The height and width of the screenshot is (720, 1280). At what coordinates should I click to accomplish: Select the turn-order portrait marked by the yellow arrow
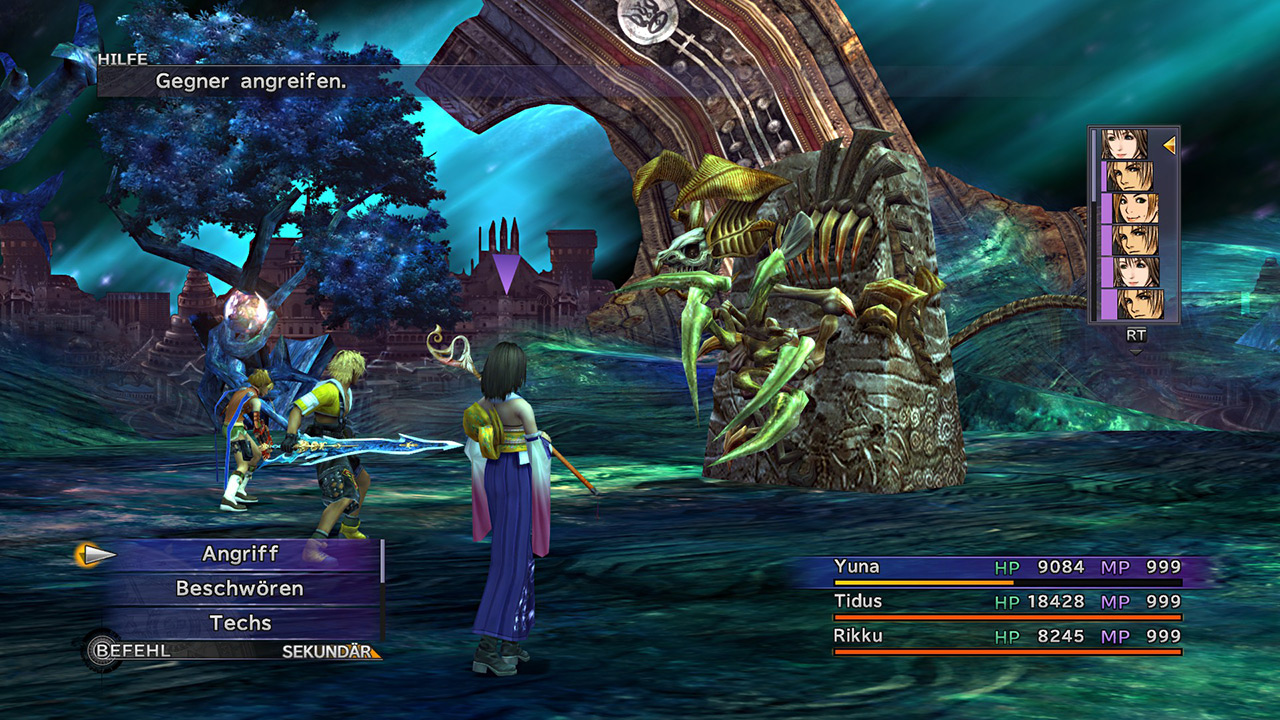click(1125, 145)
